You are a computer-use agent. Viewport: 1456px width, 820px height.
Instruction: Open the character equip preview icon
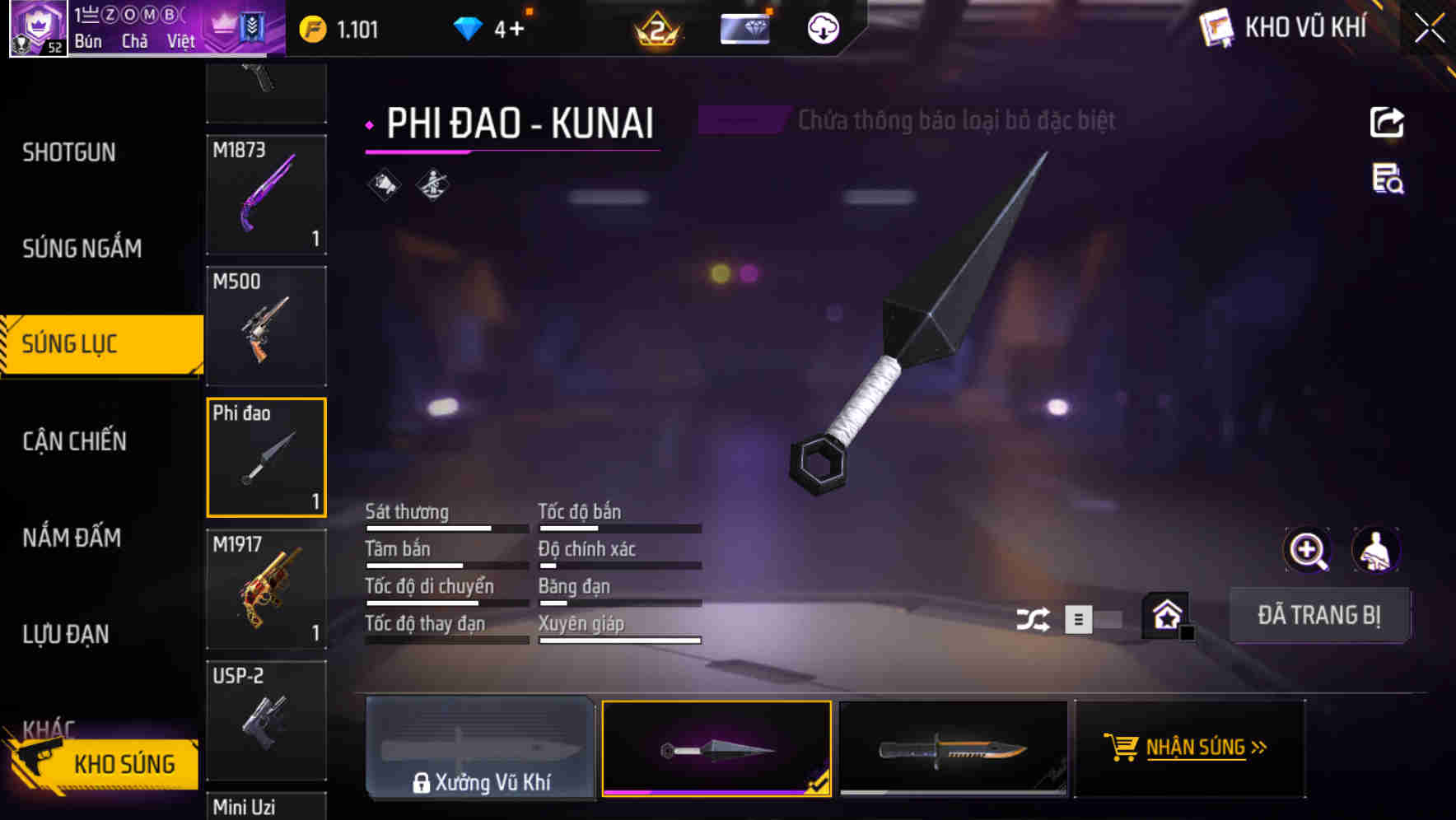pyautogui.click(x=1375, y=549)
